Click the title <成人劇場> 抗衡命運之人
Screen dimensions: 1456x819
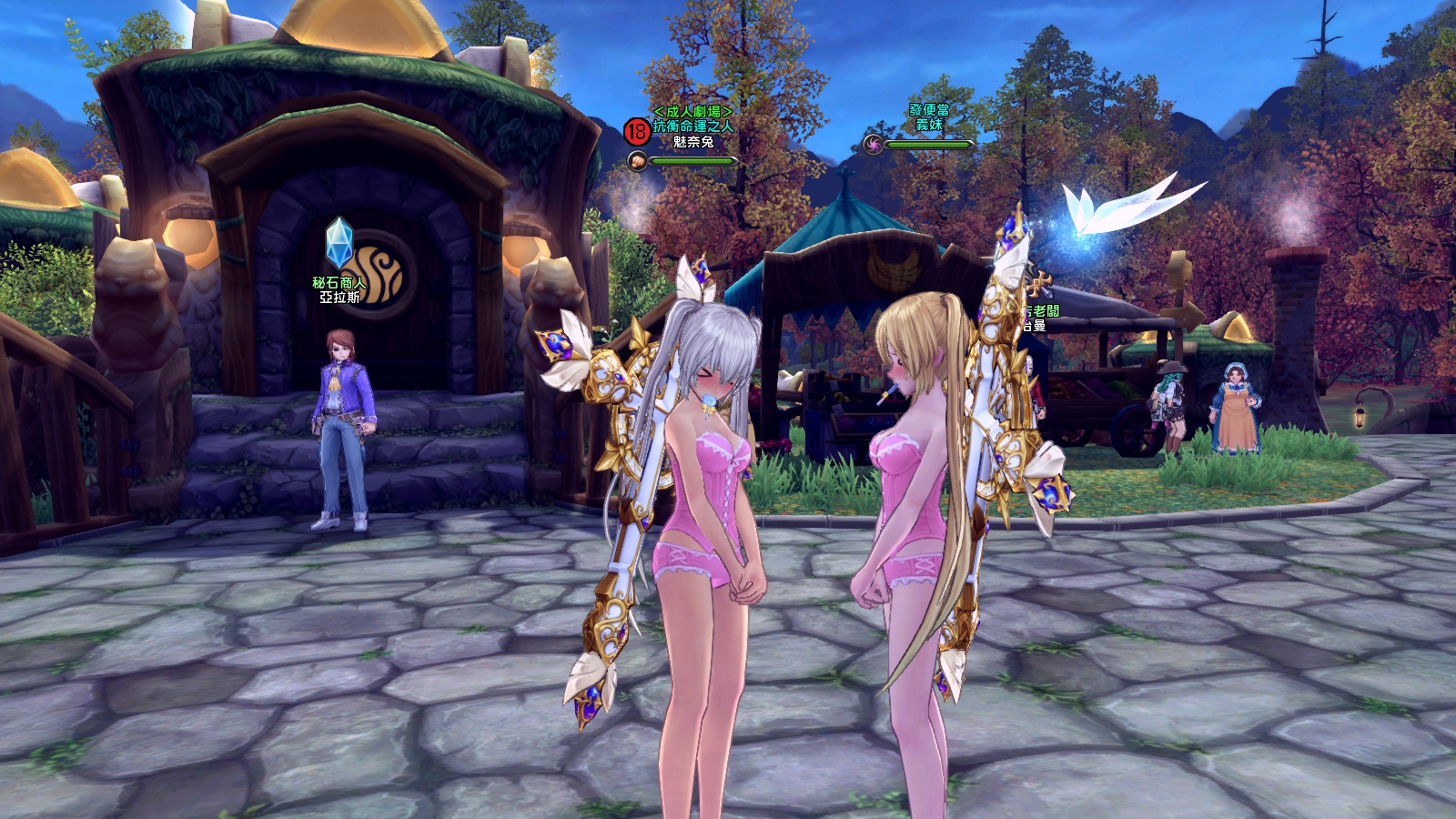(693, 117)
